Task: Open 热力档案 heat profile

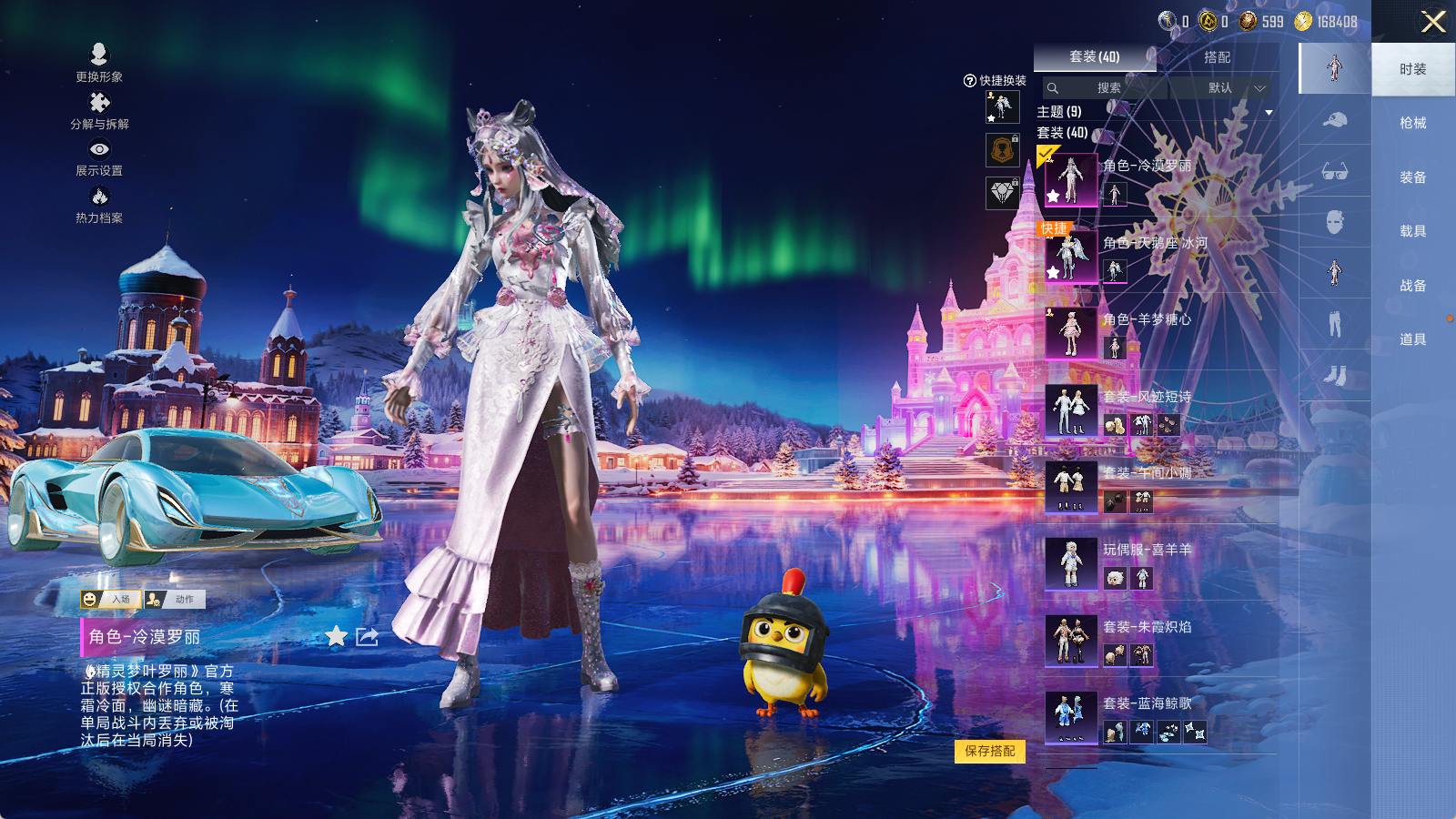Action: [99, 205]
